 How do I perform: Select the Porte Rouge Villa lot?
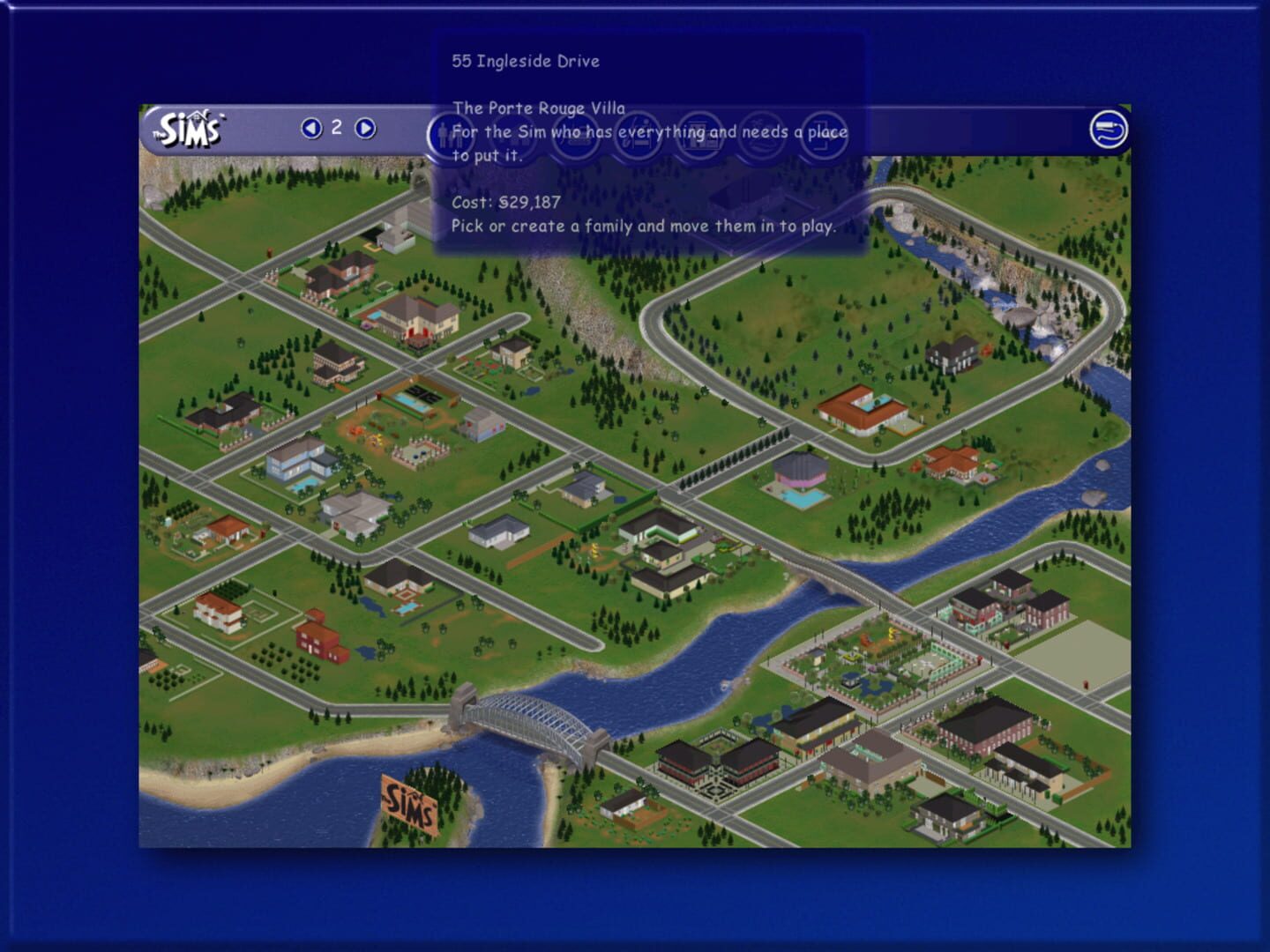(415, 322)
